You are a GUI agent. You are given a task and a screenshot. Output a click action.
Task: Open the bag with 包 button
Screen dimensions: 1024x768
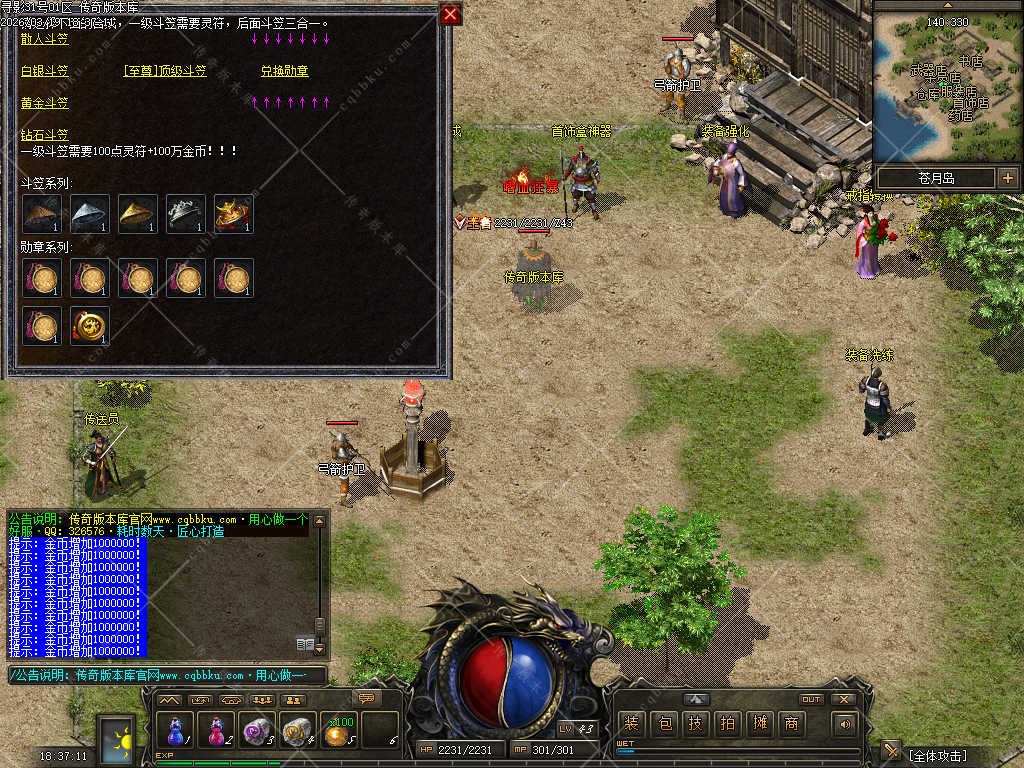(664, 724)
